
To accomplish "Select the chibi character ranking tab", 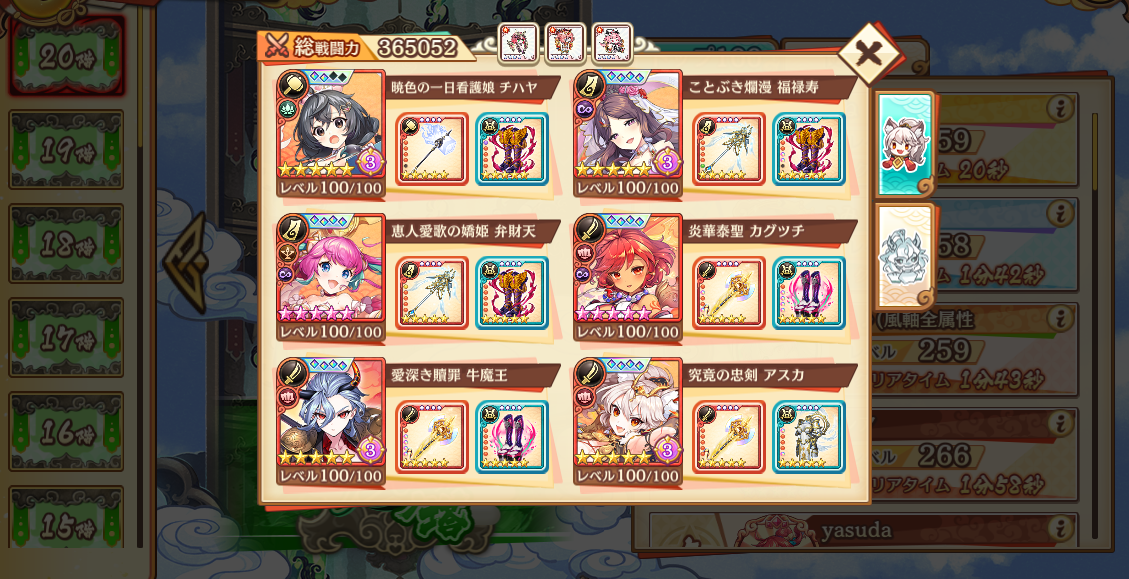I will click(x=904, y=143).
